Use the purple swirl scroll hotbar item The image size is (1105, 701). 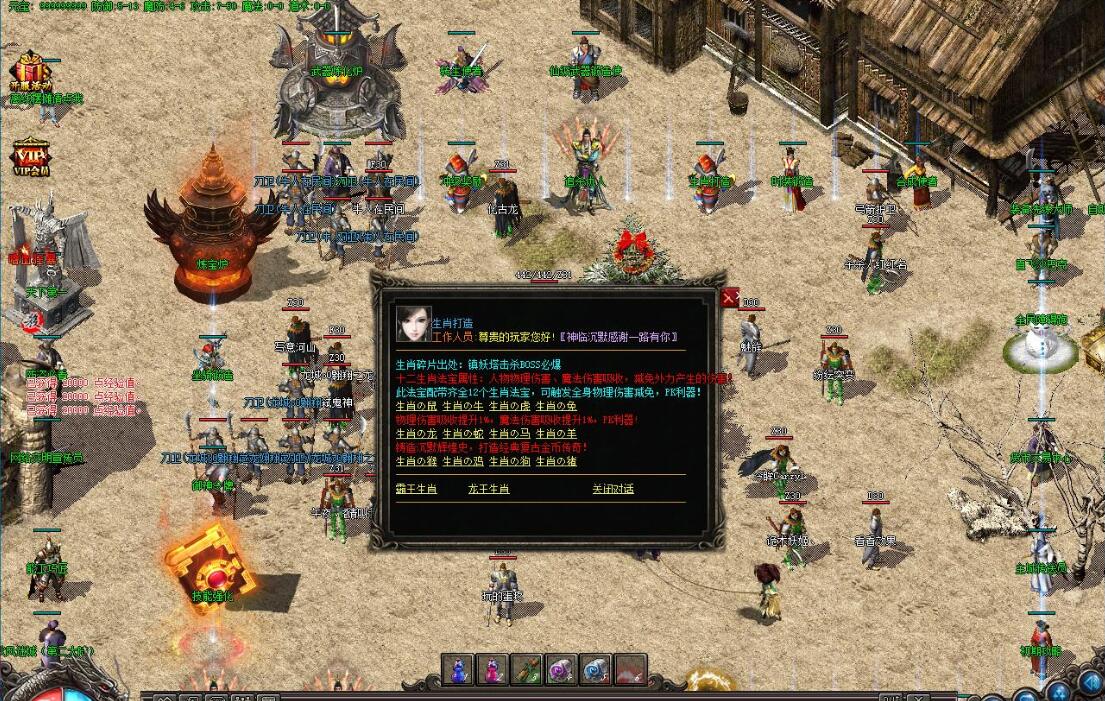pyautogui.click(x=561, y=670)
